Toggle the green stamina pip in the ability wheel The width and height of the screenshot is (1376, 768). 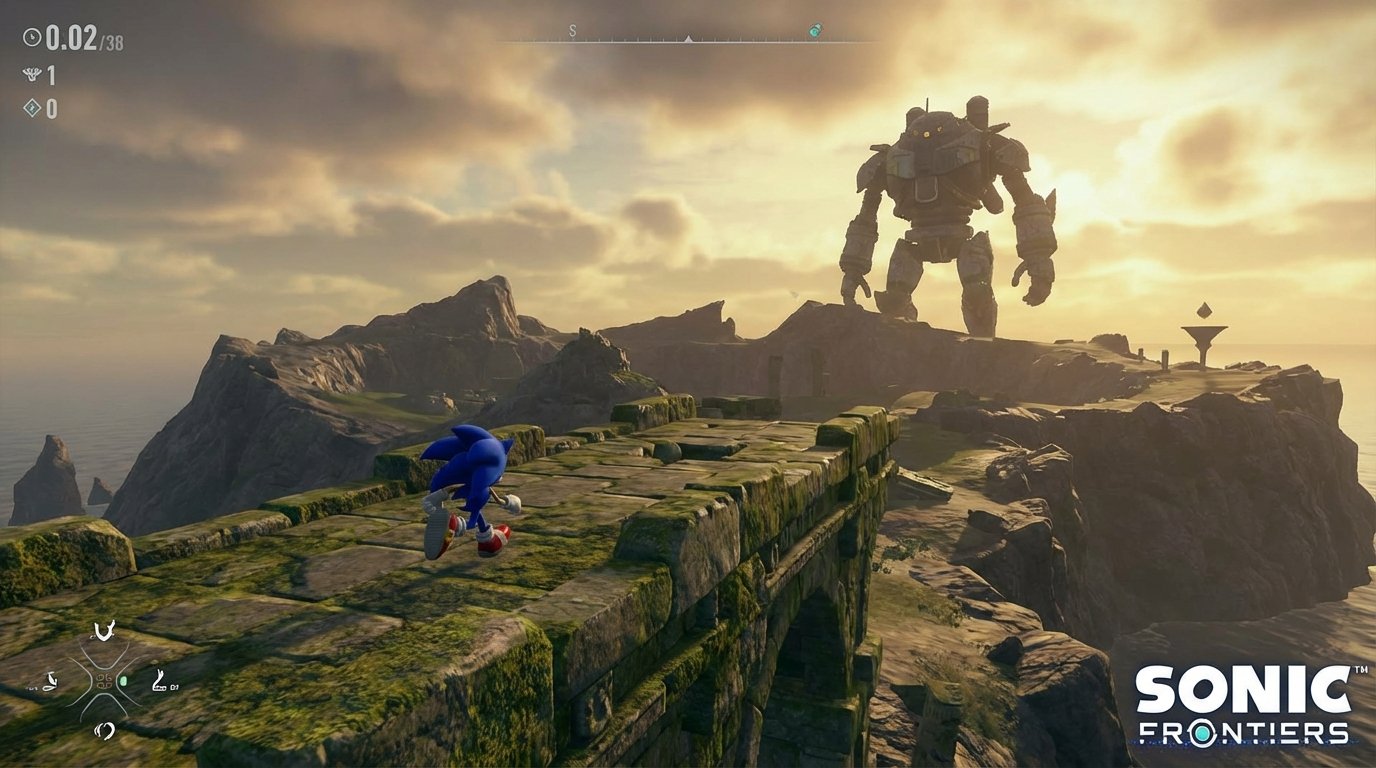[x=123, y=680]
